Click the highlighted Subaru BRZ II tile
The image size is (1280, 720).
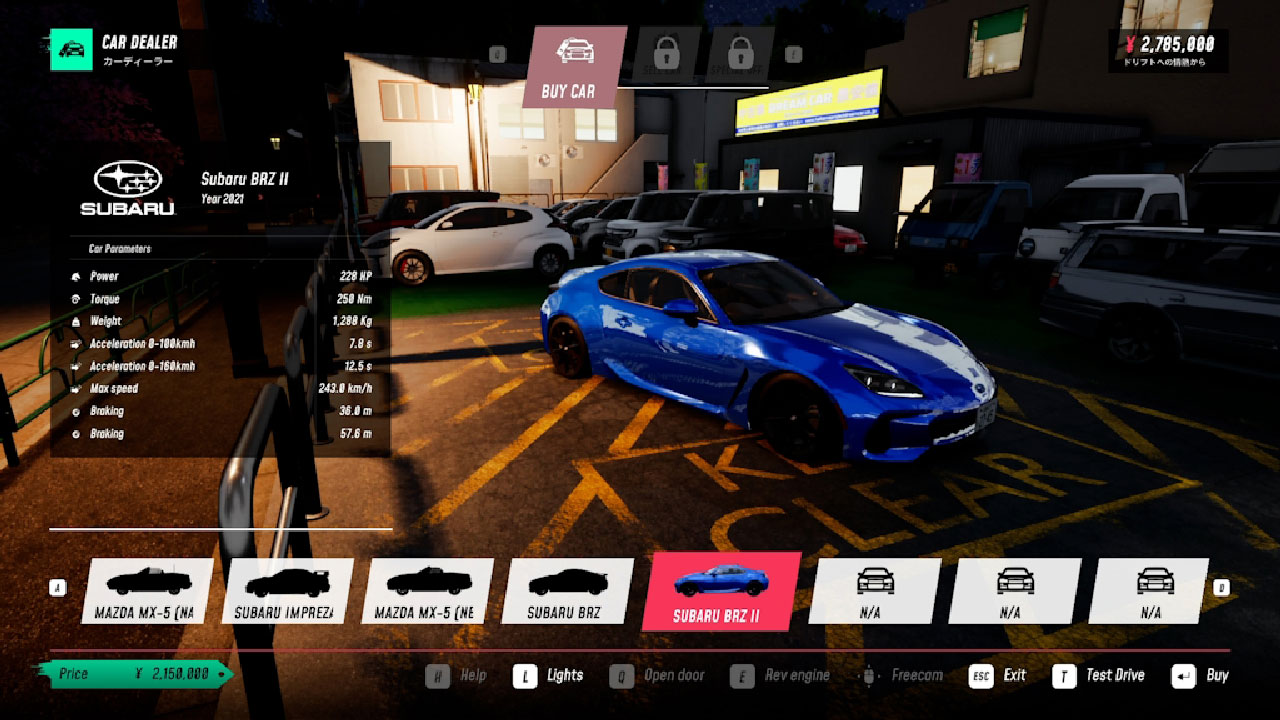pos(719,591)
